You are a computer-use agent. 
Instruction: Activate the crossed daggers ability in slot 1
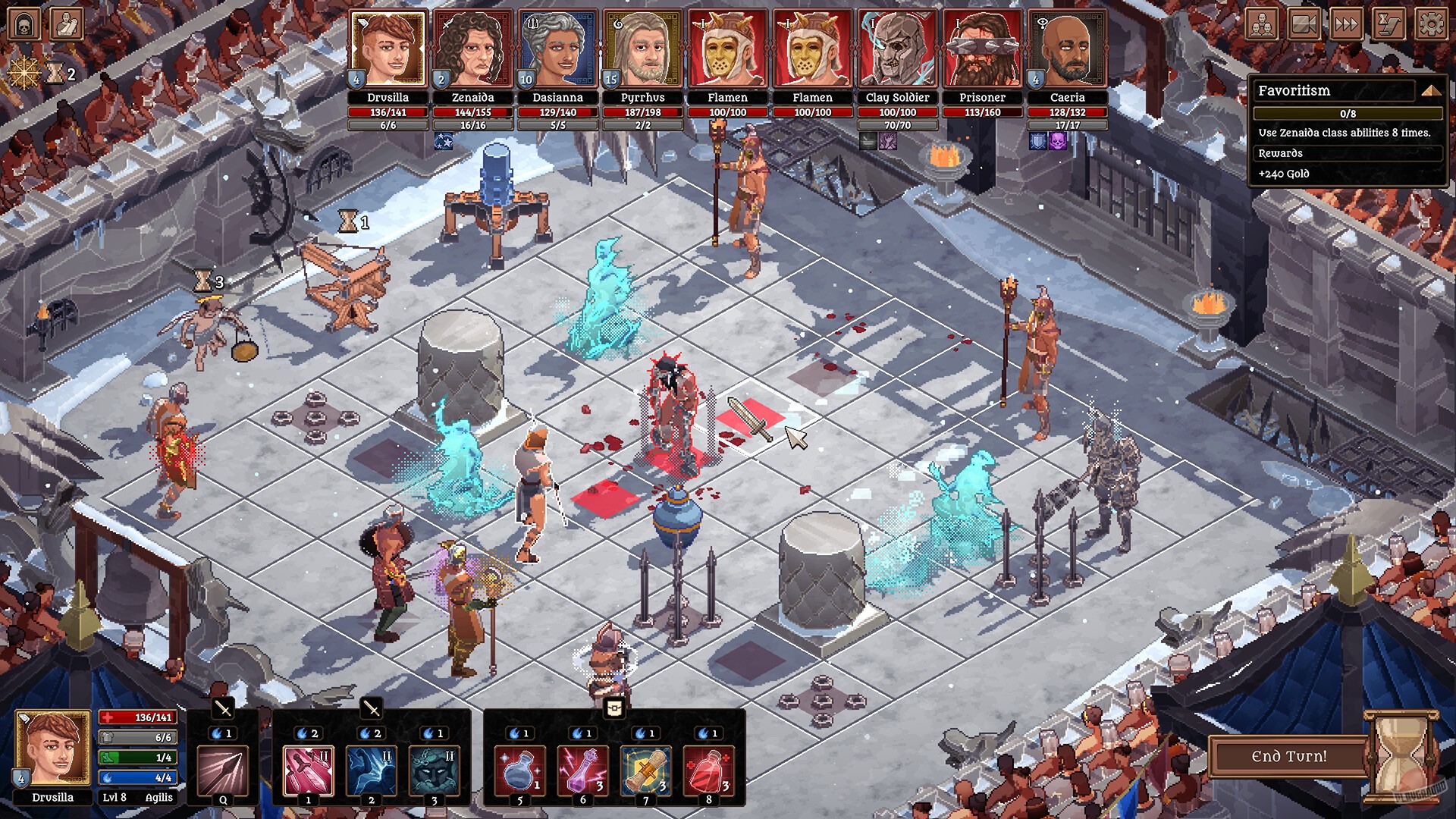tap(308, 770)
